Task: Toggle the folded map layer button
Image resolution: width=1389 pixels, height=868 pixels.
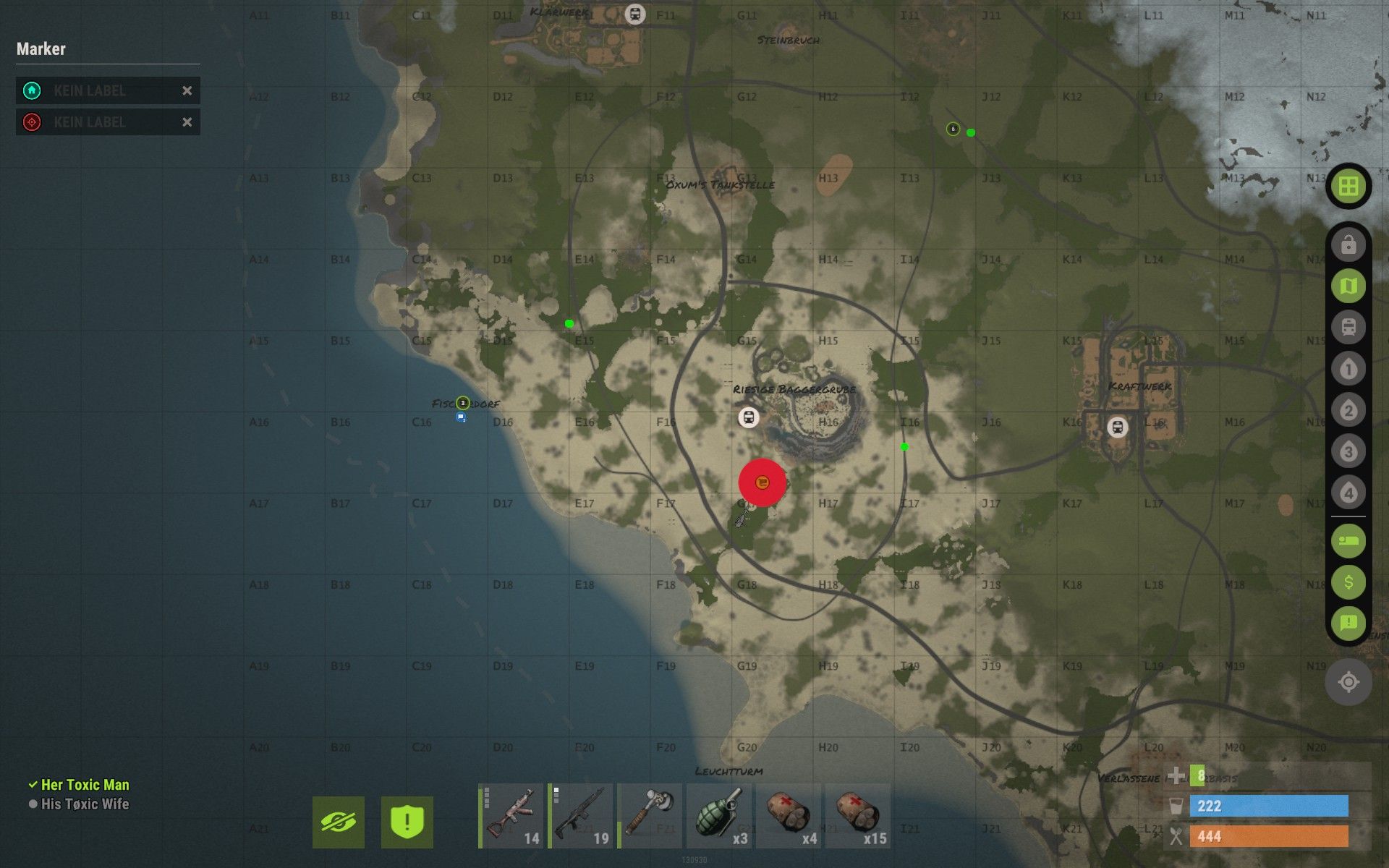Action: [x=1348, y=286]
